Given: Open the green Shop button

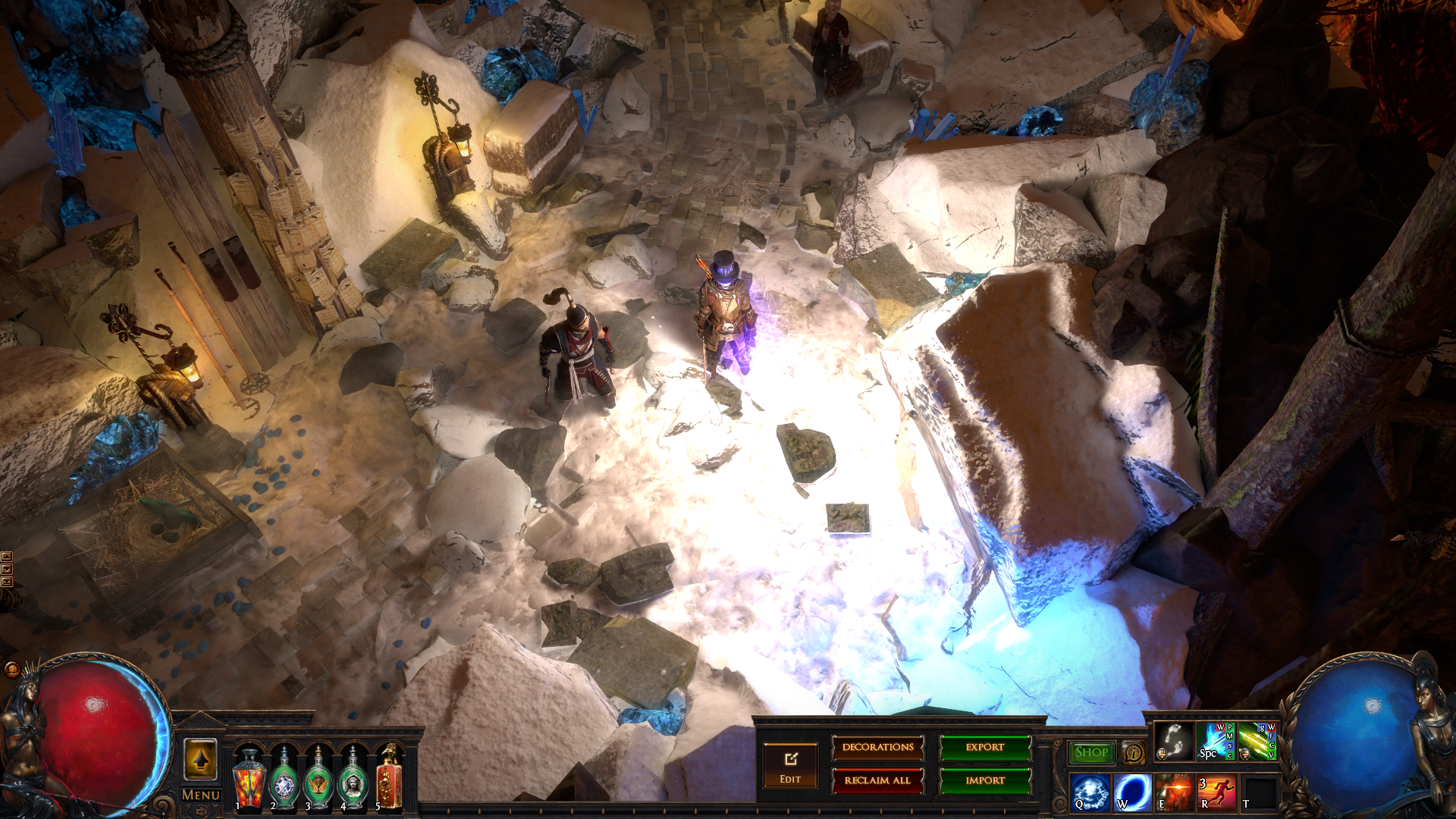Looking at the screenshot, I should point(1091,752).
